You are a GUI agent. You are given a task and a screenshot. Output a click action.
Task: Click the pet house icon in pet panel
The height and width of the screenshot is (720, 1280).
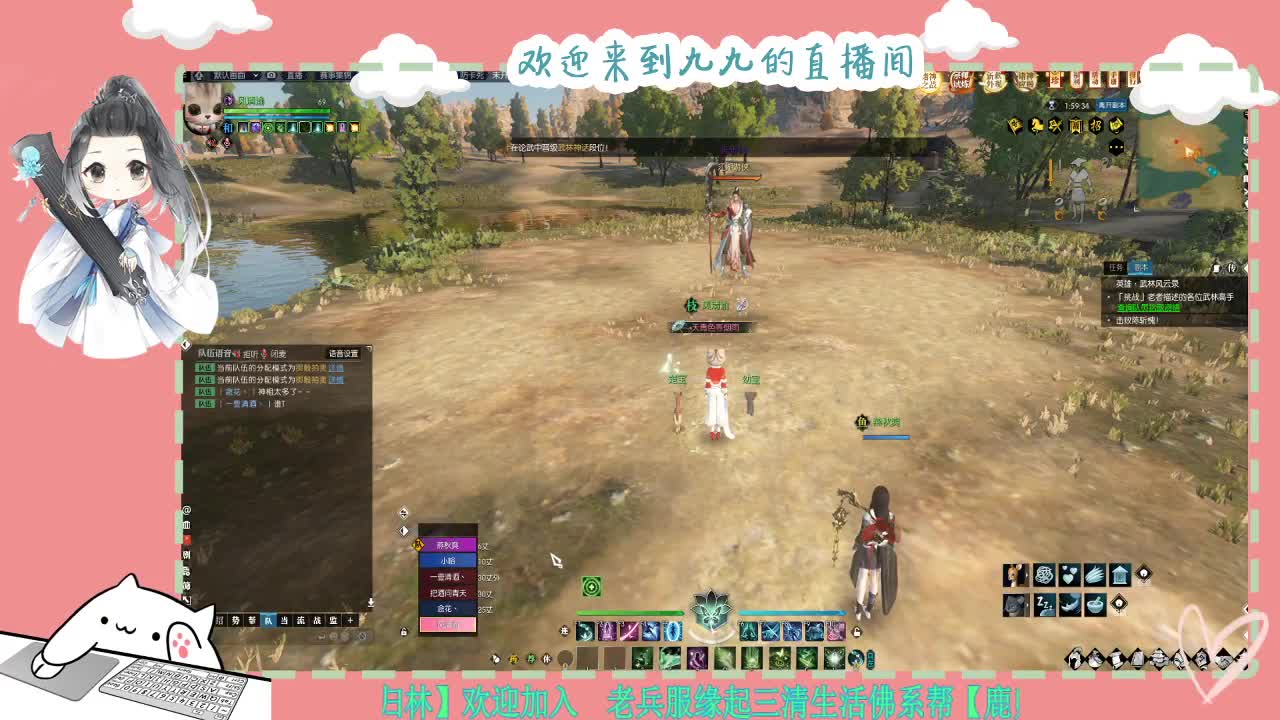click(x=1120, y=574)
